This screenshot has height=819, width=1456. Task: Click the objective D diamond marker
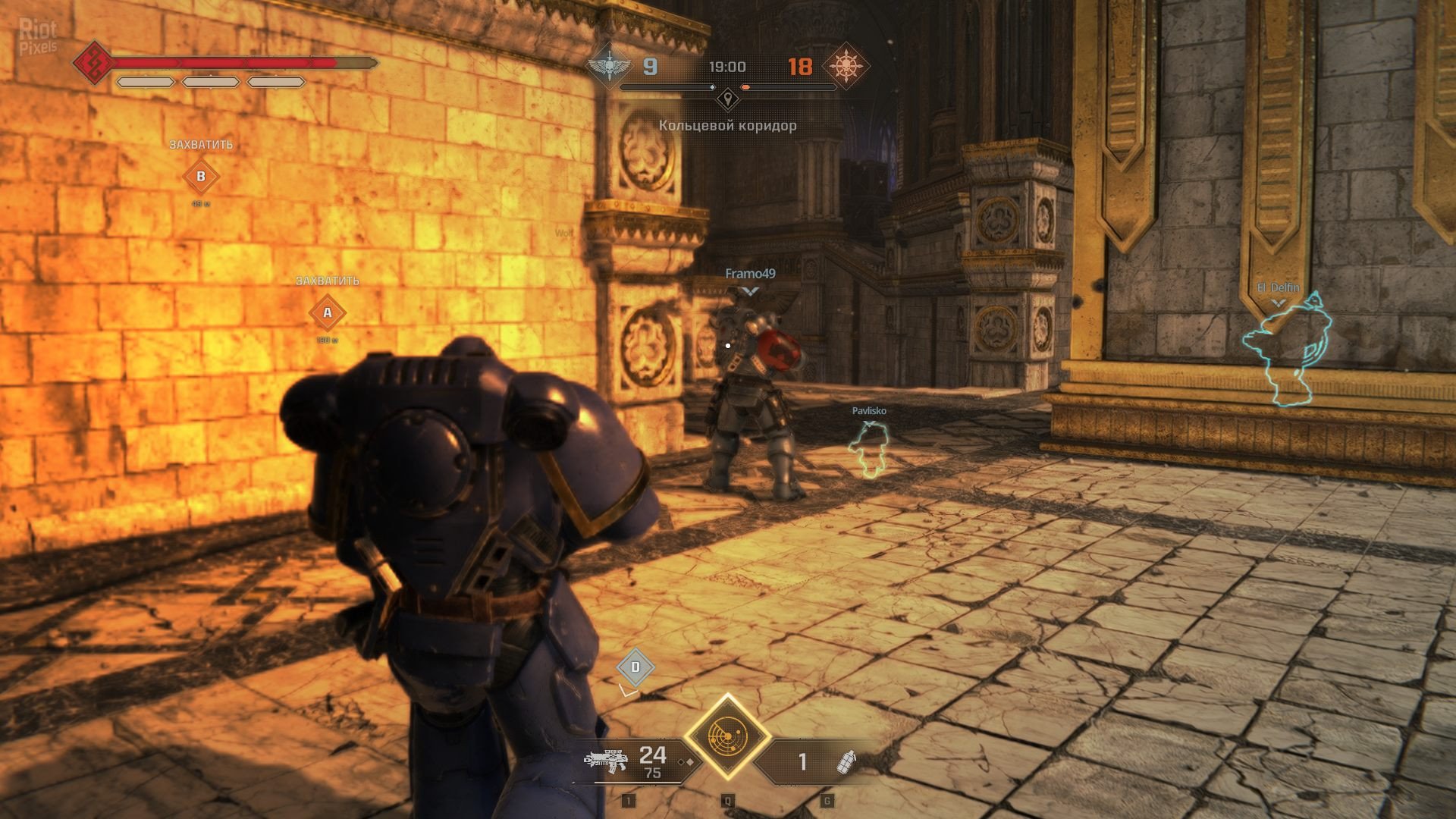(x=635, y=667)
